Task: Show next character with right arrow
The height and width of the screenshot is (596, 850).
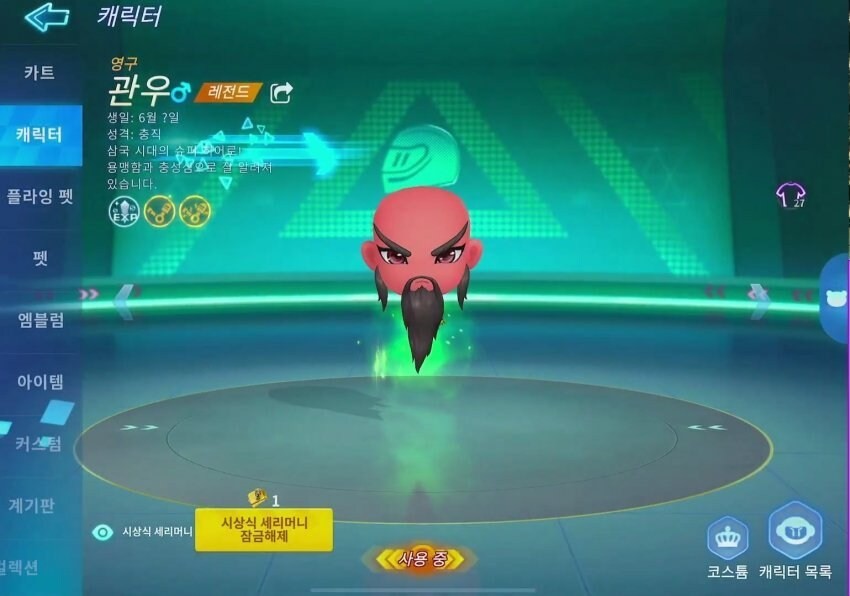Action: coord(758,298)
